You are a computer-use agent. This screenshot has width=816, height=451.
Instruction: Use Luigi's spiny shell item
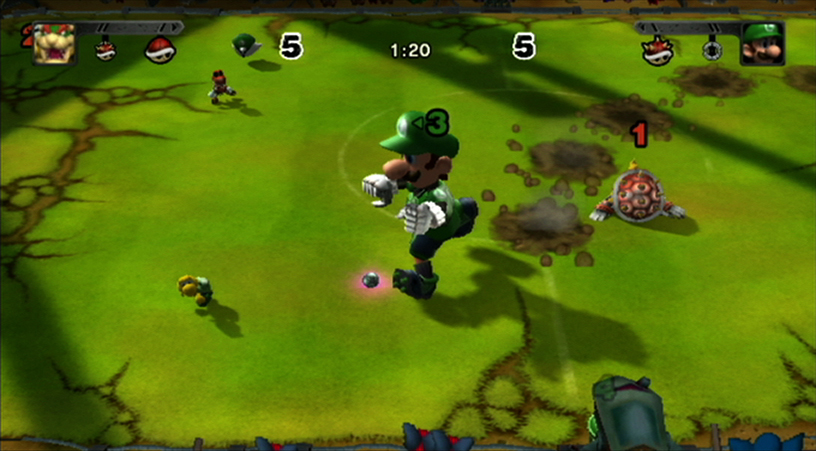(x=659, y=50)
